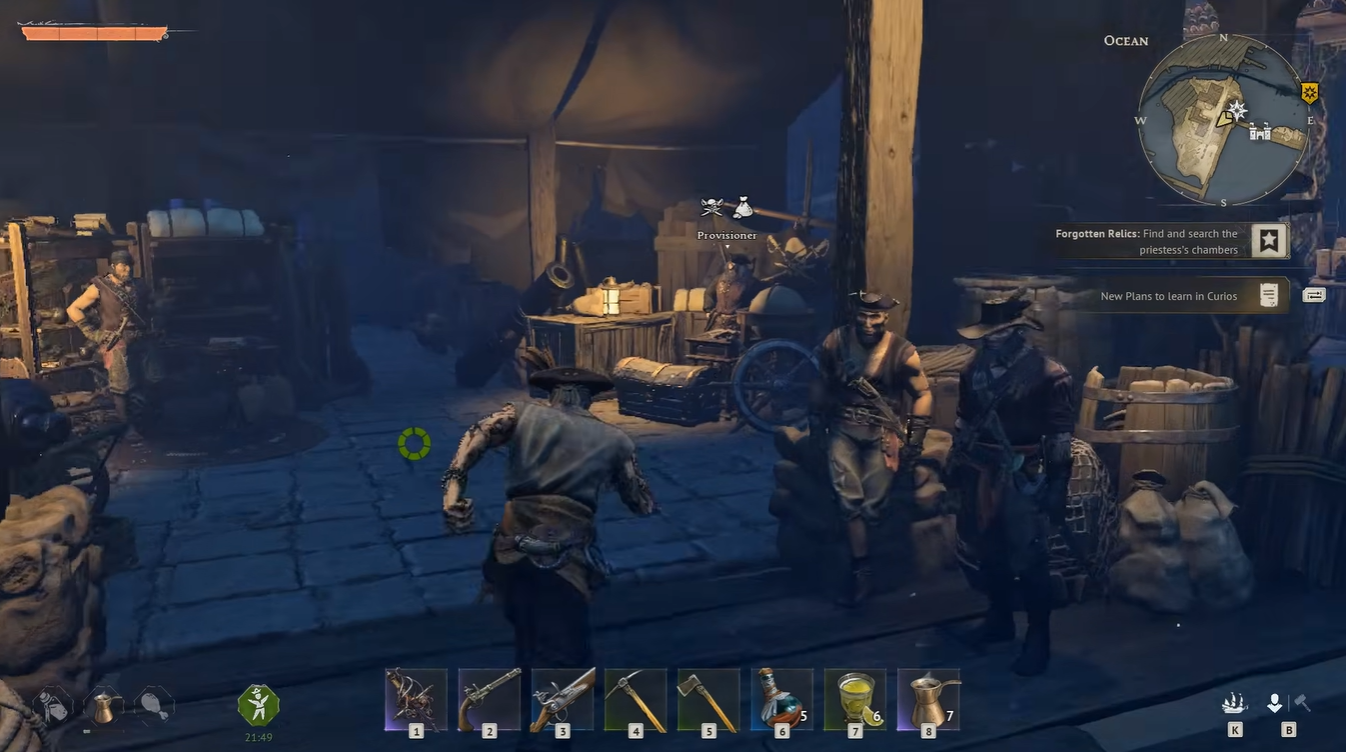Click the yellow waypoint marker on the minimap edge
The width and height of the screenshot is (1346, 752).
click(1311, 92)
